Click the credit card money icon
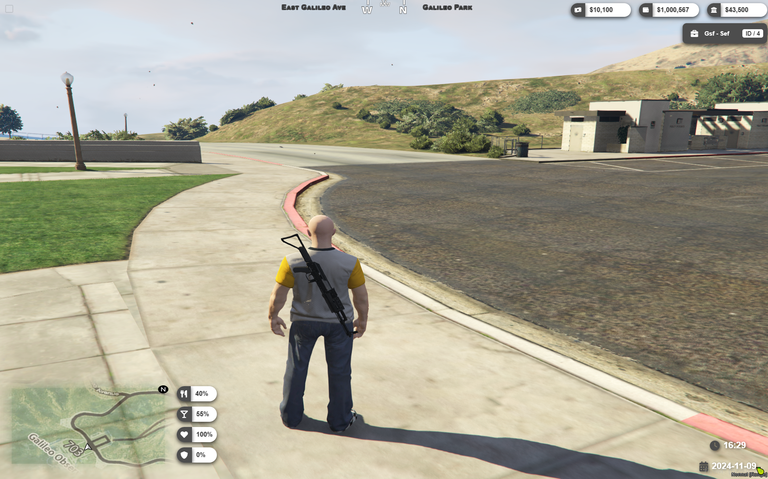 (646, 10)
